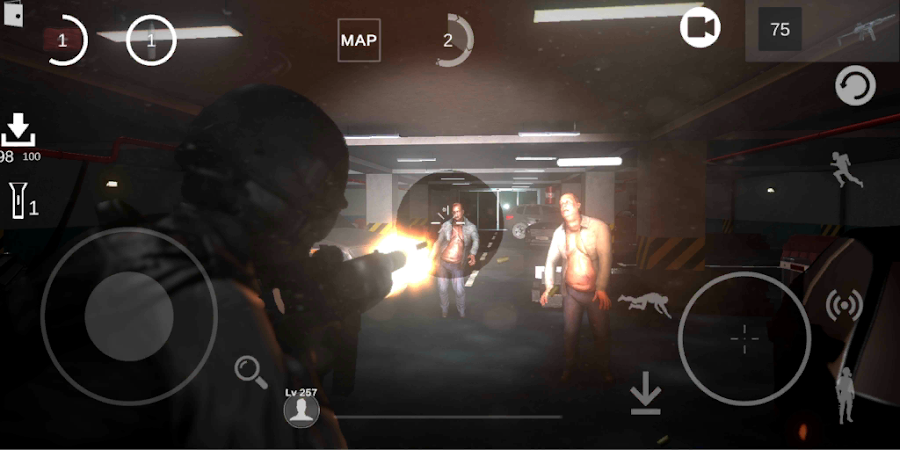Tap the video camera record icon
The image size is (900, 450).
[700, 28]
